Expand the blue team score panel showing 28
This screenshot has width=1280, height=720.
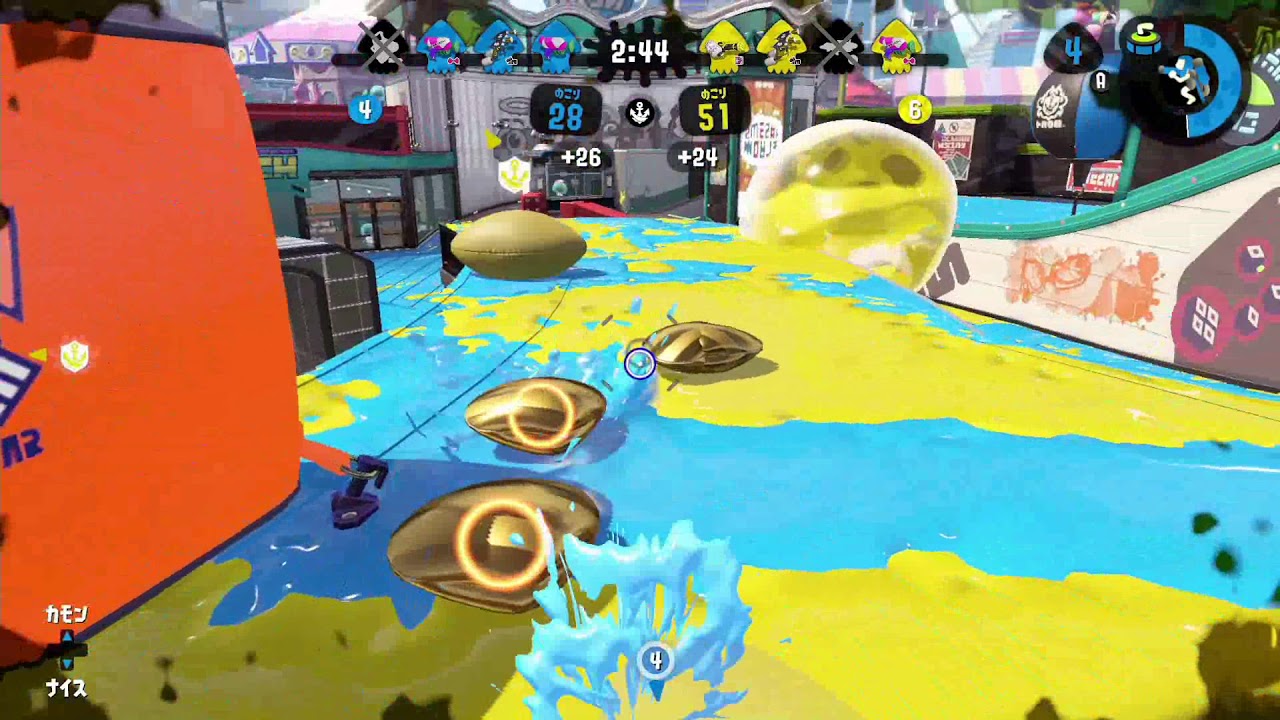(x=566, y=107)
